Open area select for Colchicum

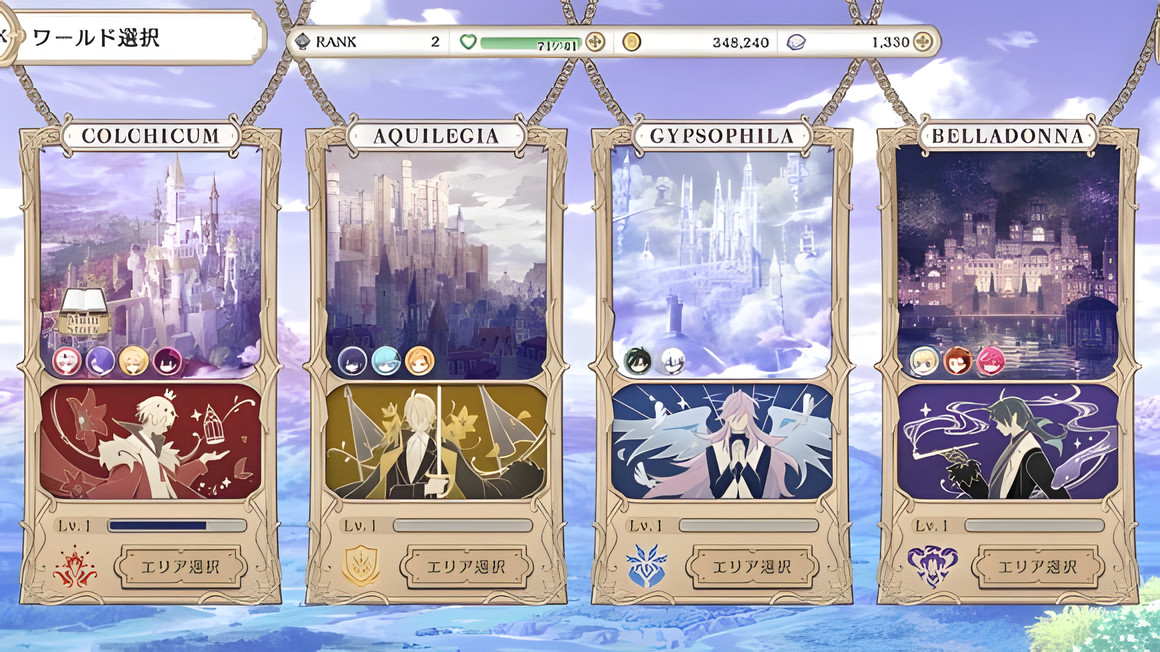point(180,567)
